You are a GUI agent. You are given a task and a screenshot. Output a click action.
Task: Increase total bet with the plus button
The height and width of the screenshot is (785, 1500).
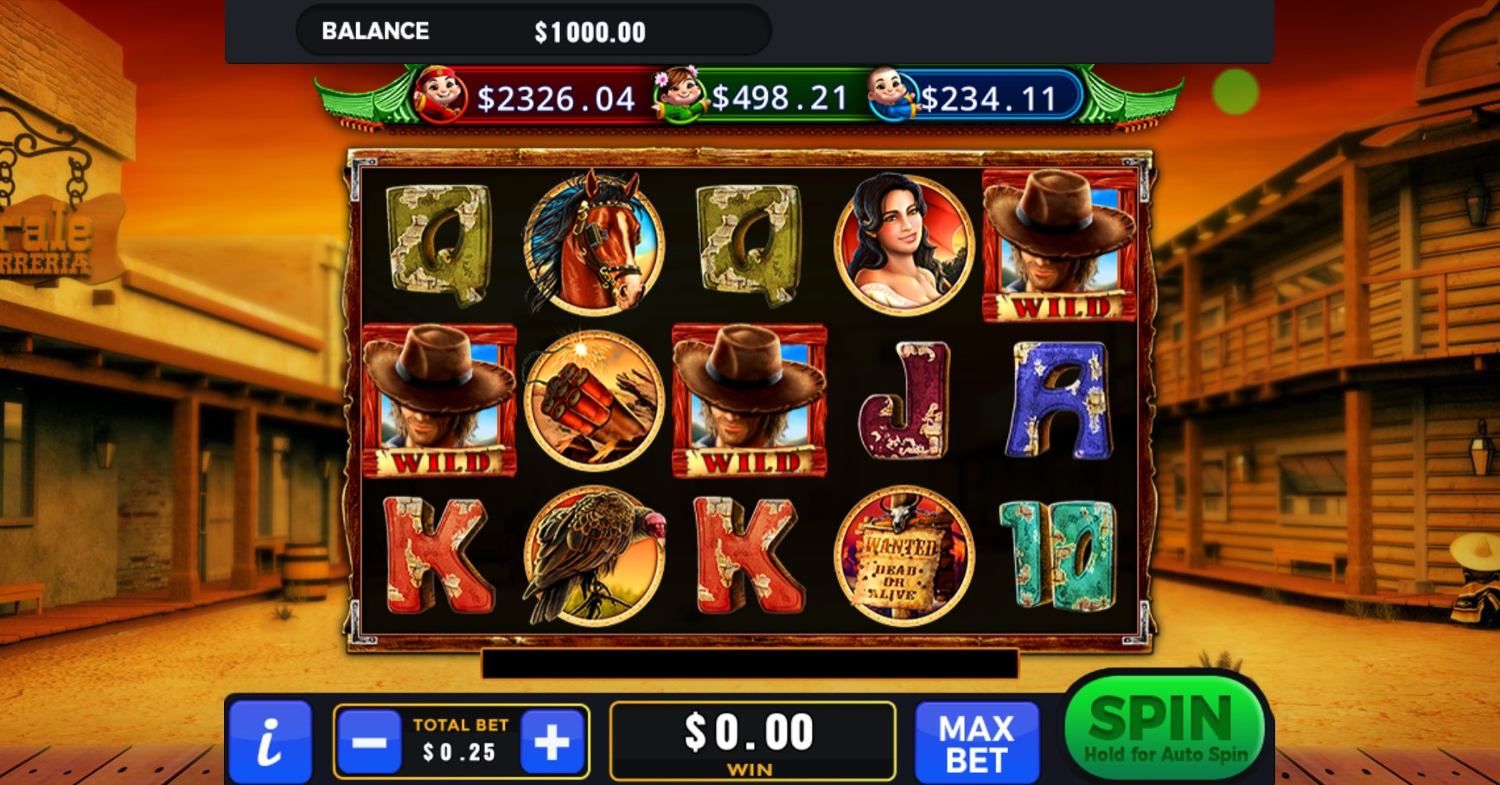[x=552, y=742]
